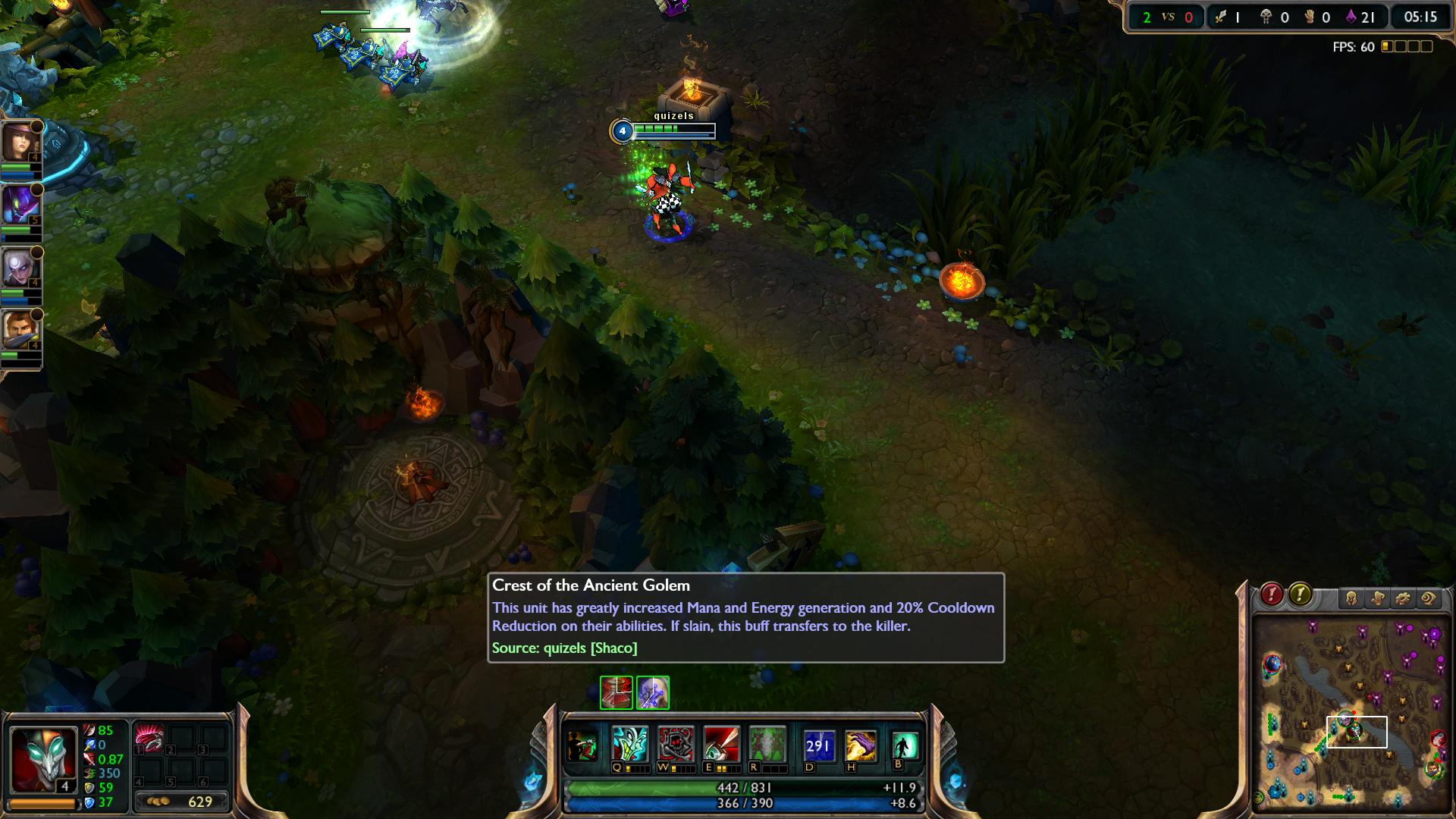Screen dimensions: 1456x819
Task: Use the item in inventory slot 1
Action: (149, 738)
